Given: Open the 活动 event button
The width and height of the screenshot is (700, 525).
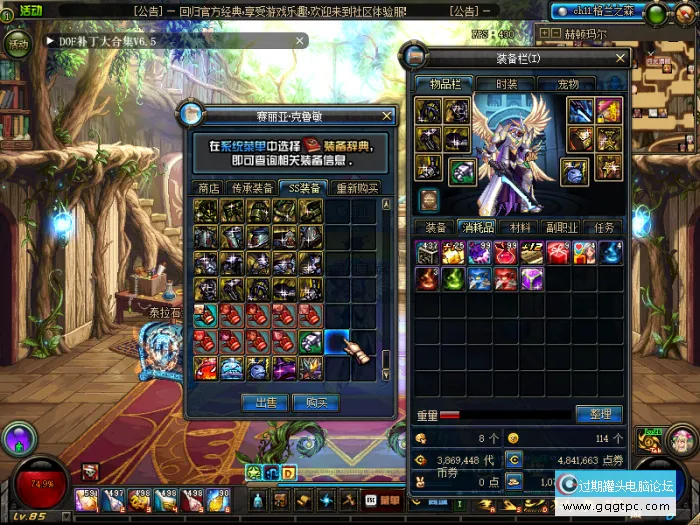Looking at the screenshot, I should point(19,44).
